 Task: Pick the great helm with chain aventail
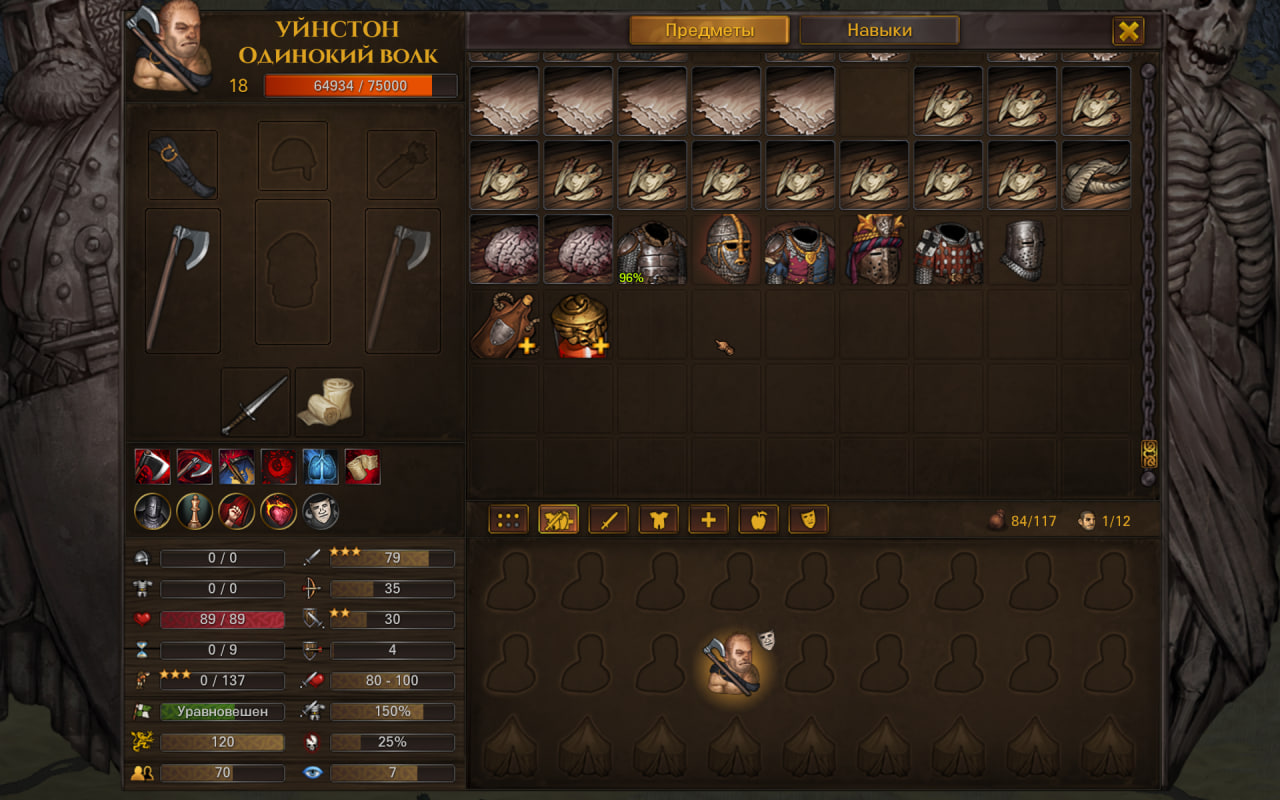tap(1022, 249)
